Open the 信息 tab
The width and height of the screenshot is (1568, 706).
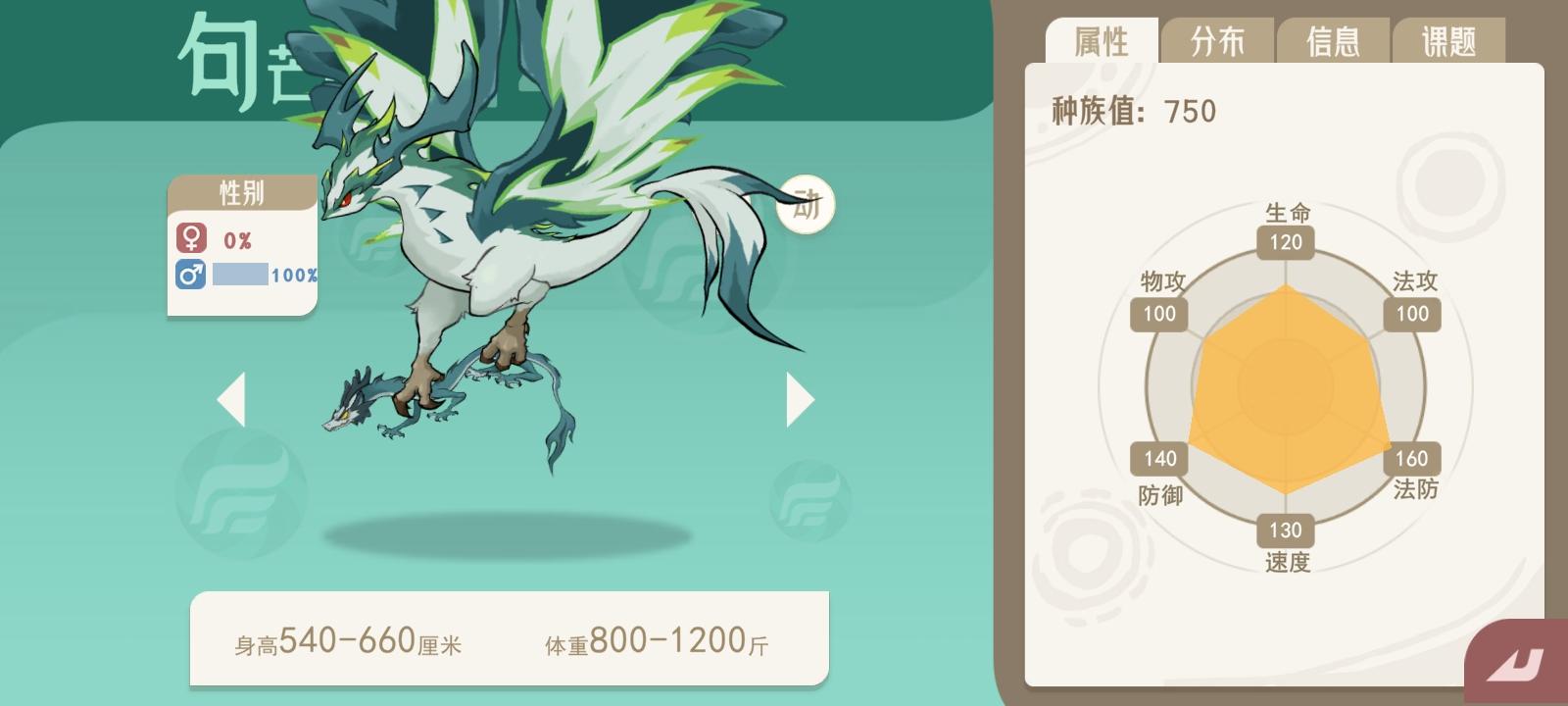[x=1334, y=41]
